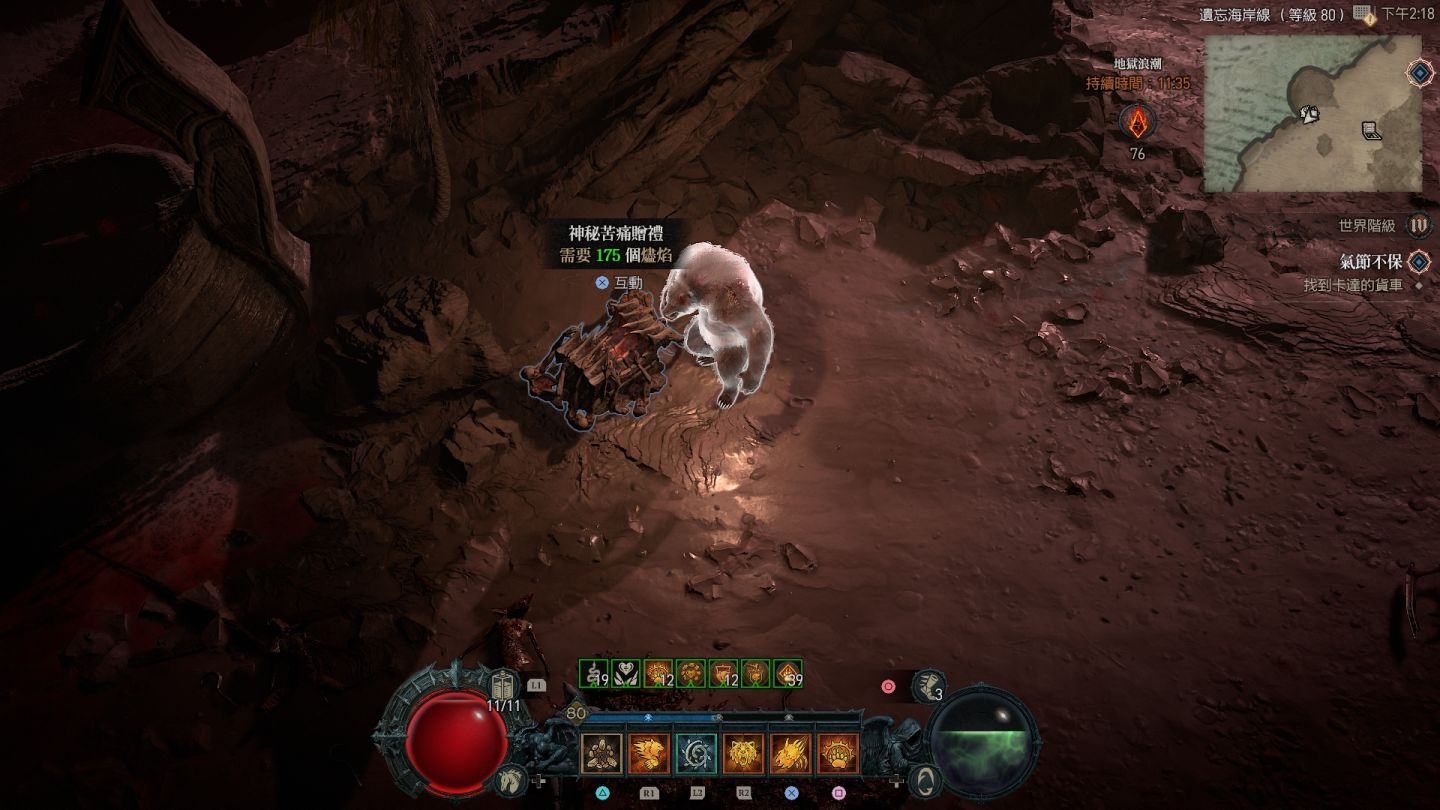Screen dimensions: 1440x810
Task: Click the blue diamond quest marker on minimap edge
Action: click(x=1418, y=72)
